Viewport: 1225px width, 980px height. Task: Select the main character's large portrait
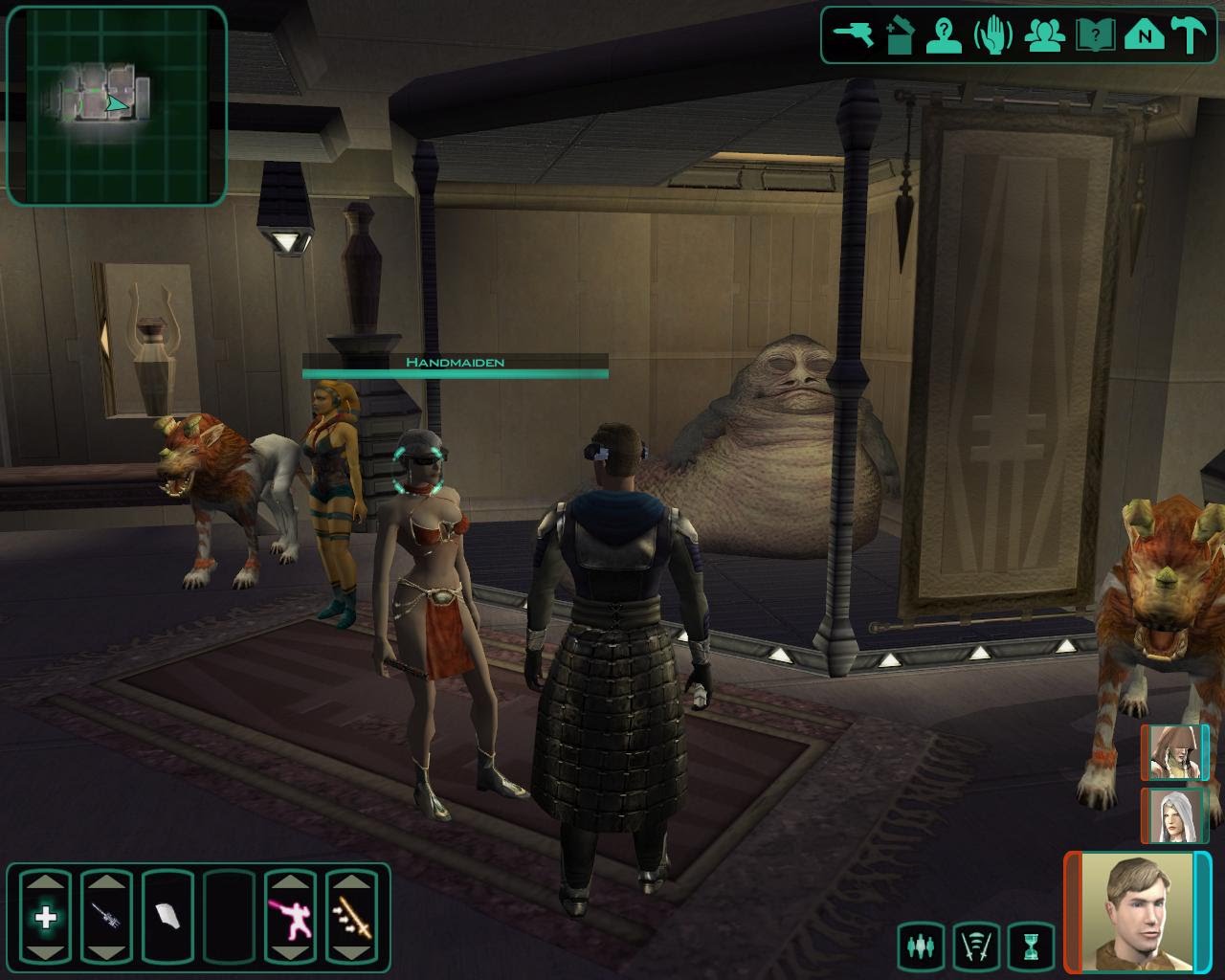click(1137, 909)
